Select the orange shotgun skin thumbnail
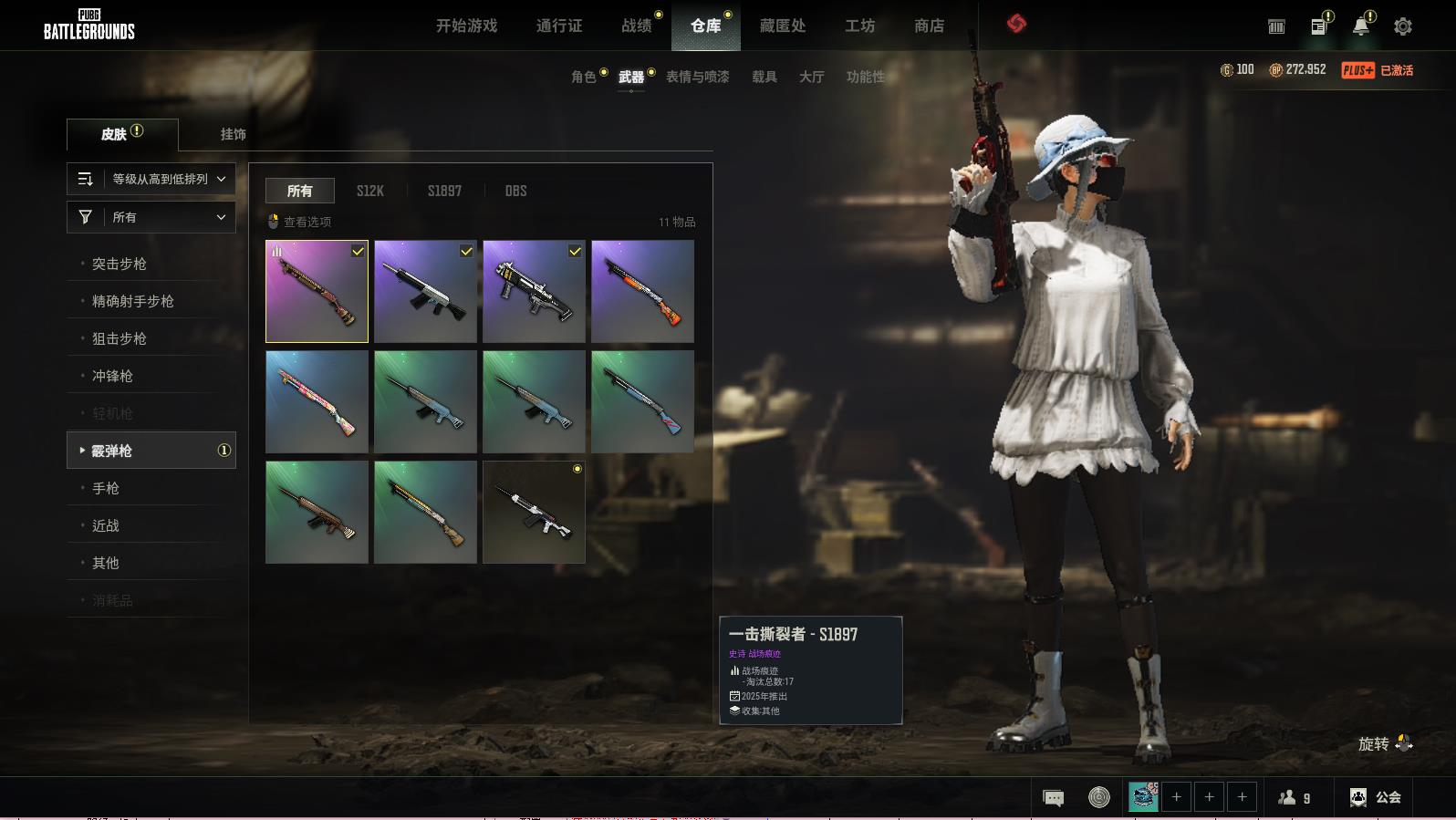1456x820 pixels. point(642,292)
